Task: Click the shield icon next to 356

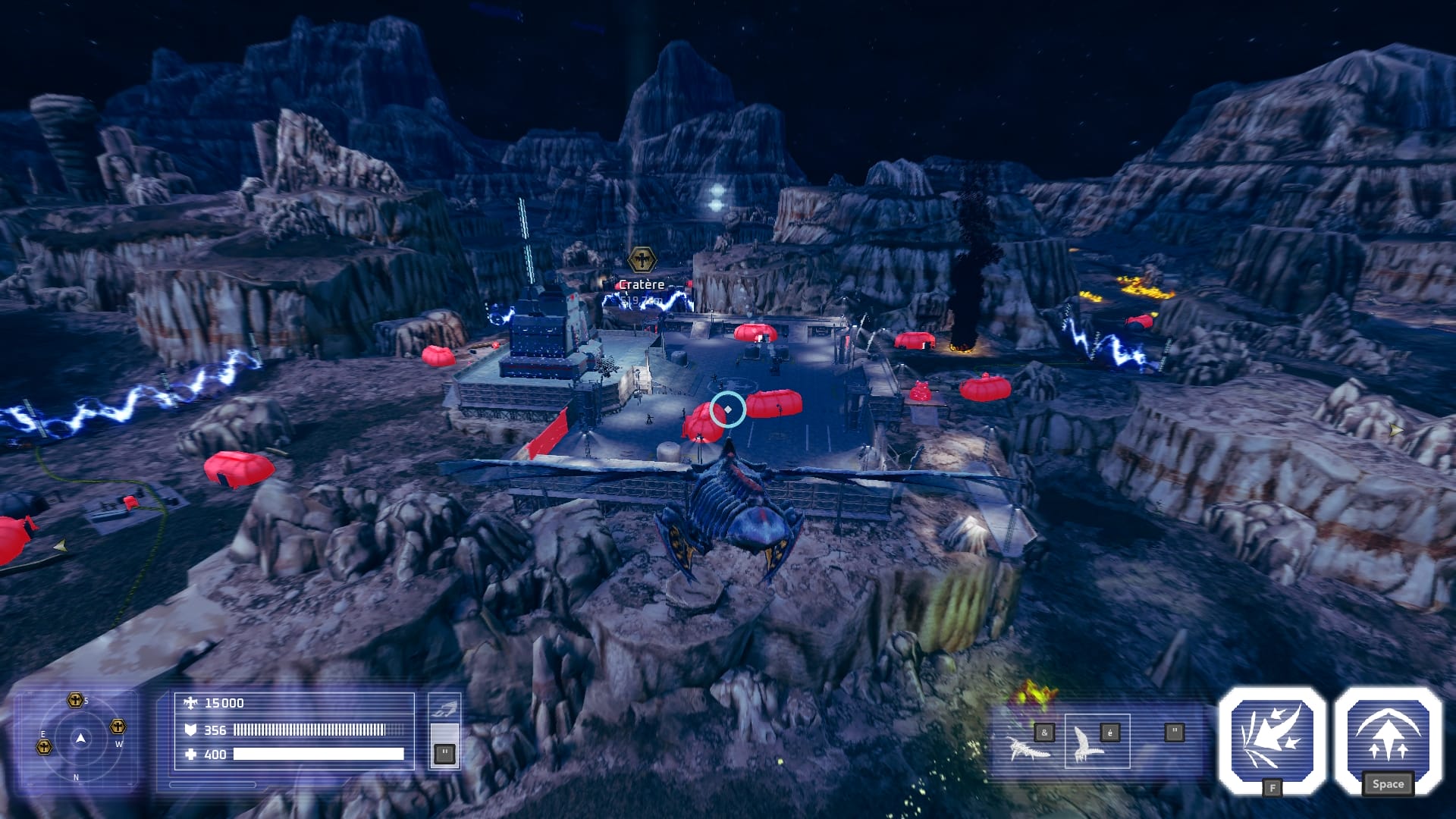Action: (191, 730)
